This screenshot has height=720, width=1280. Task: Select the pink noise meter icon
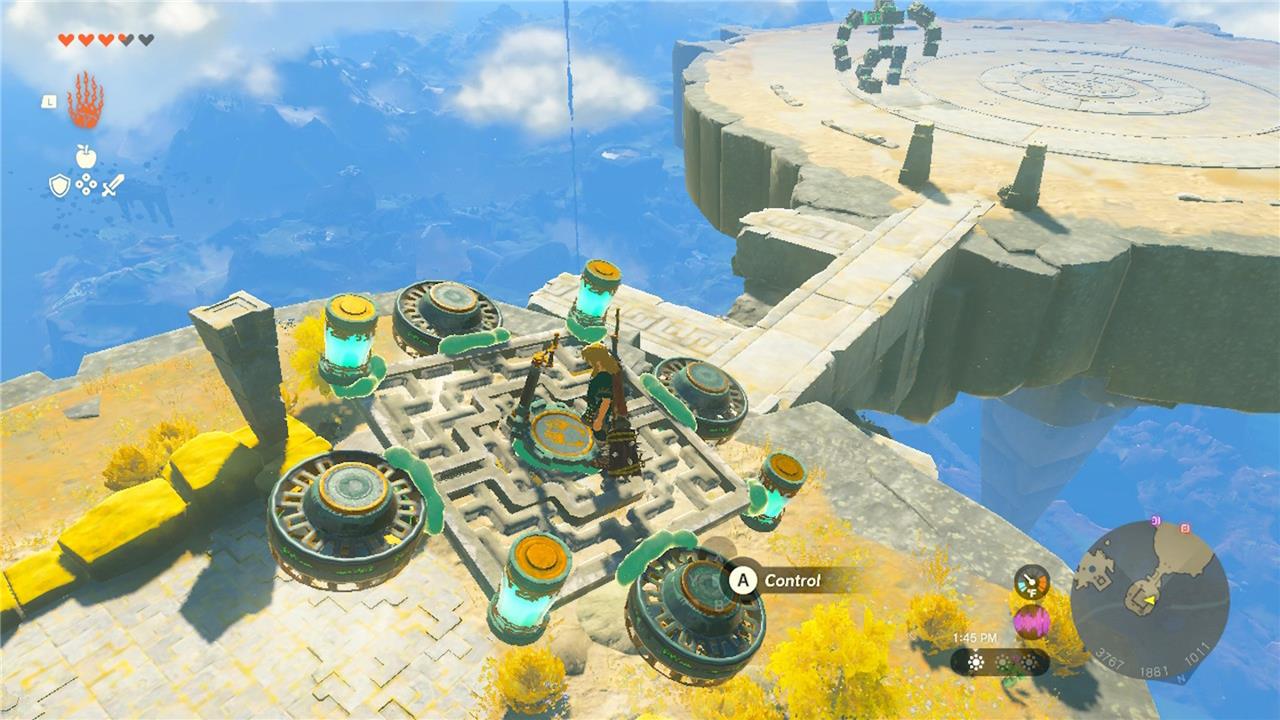[1031, 622]
